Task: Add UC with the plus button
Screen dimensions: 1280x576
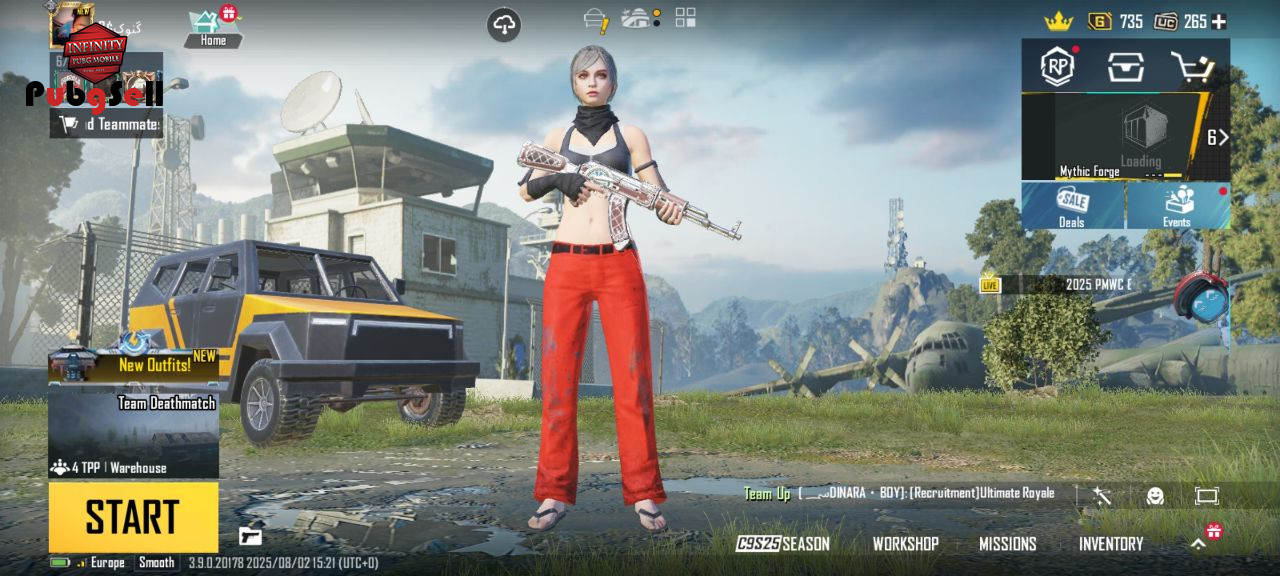Action: click(x=1219, y=21)
